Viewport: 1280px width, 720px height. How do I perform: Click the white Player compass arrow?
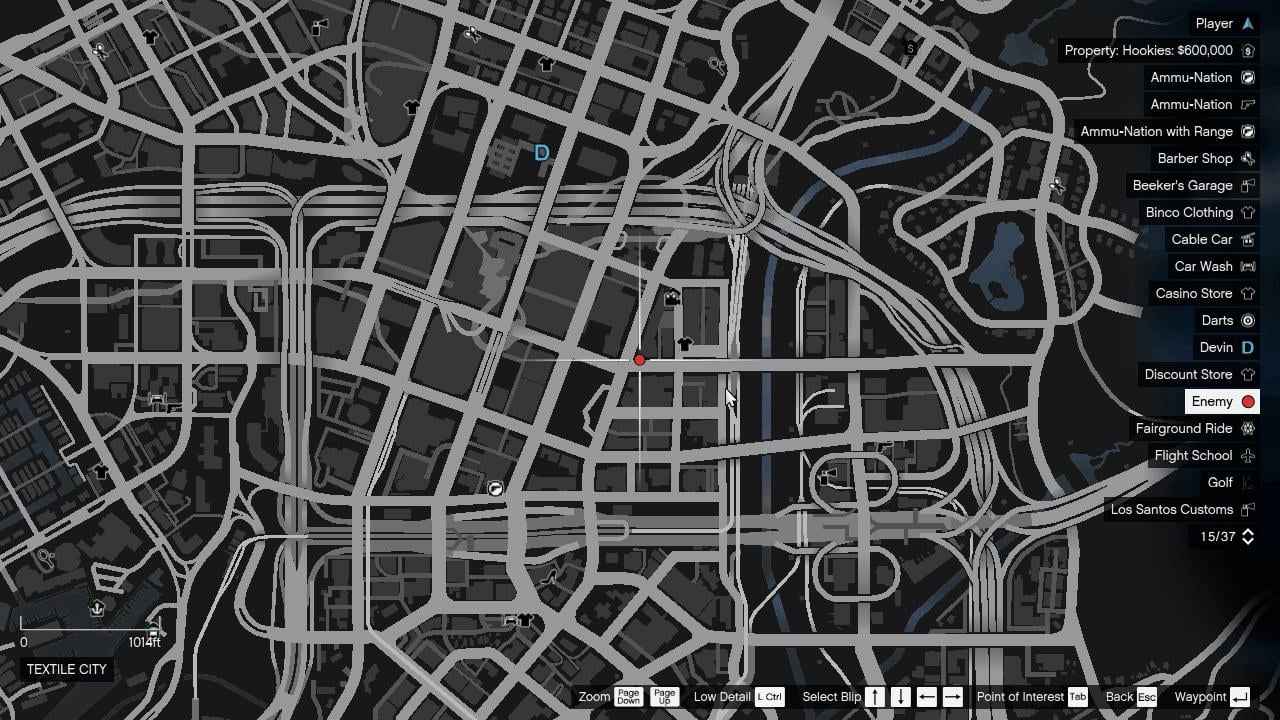click(1247, 23)
